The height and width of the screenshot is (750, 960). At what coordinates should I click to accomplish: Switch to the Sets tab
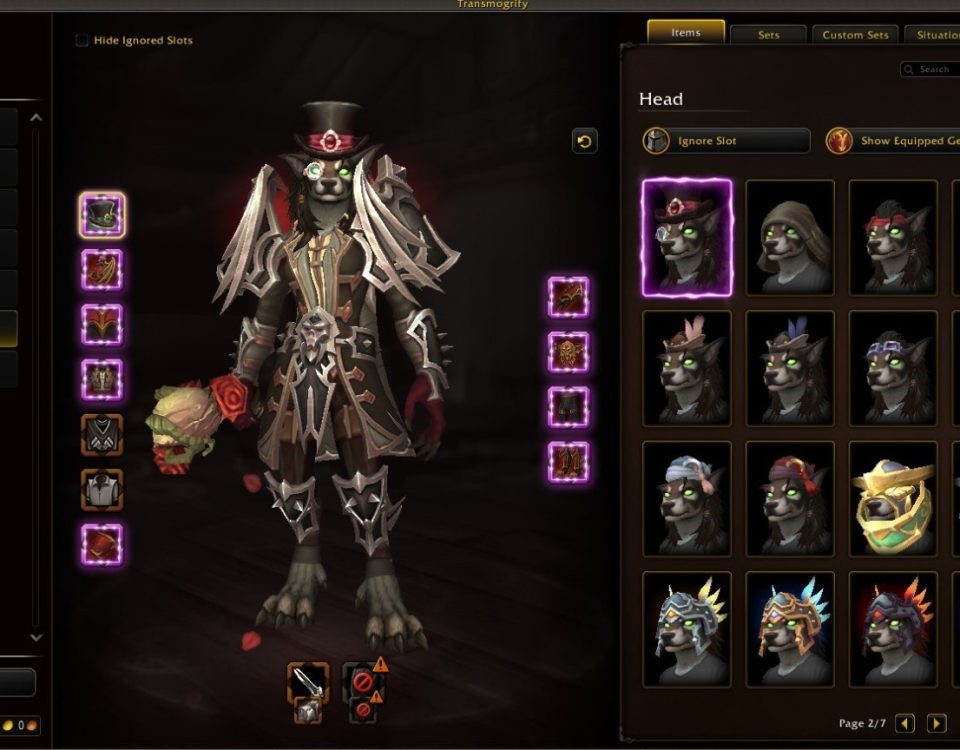tap(768, 35)
